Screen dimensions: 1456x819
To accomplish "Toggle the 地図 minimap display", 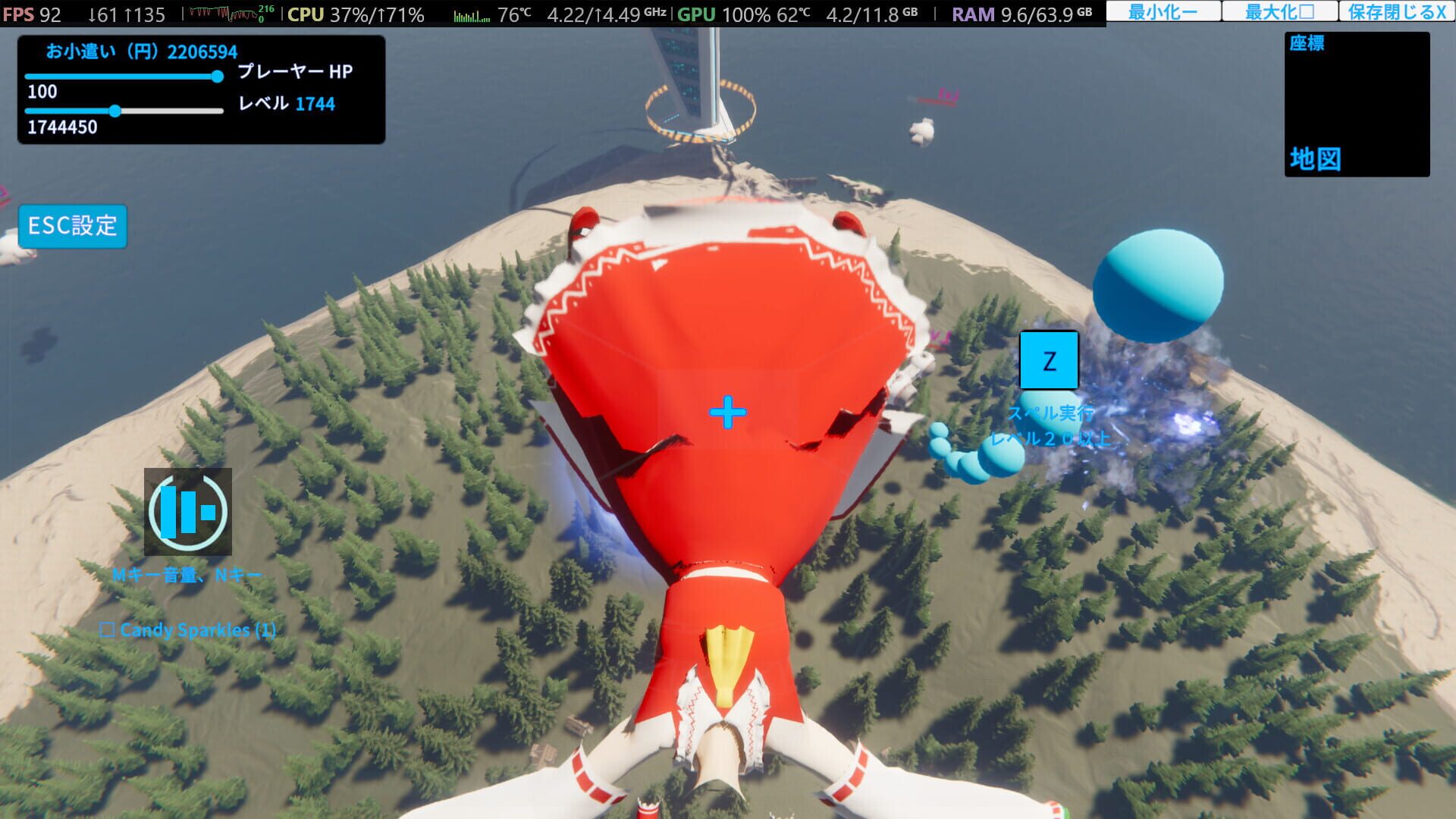I will point(1316,159).
